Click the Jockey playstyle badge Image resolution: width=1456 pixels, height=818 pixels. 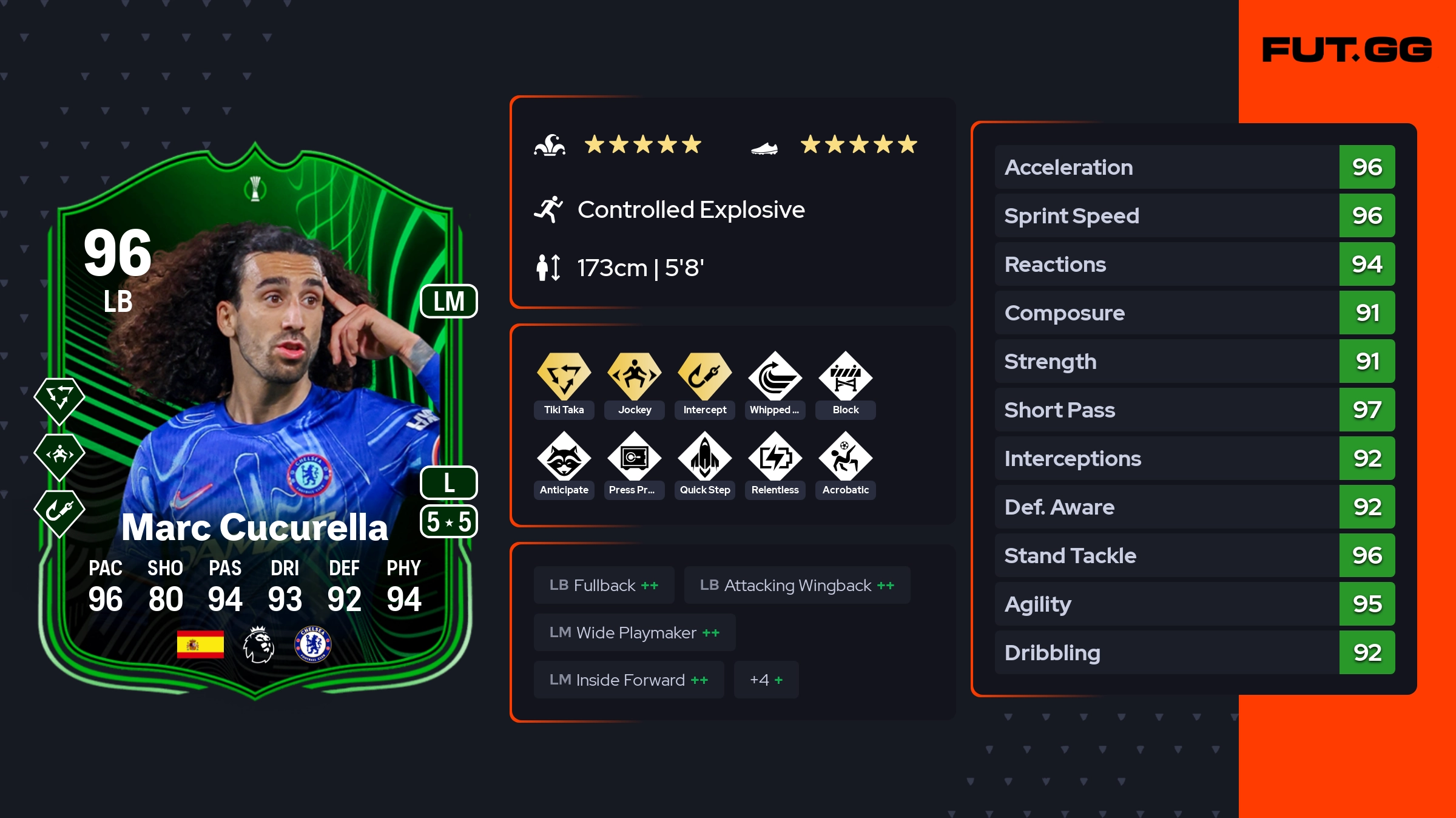[634, 376]
